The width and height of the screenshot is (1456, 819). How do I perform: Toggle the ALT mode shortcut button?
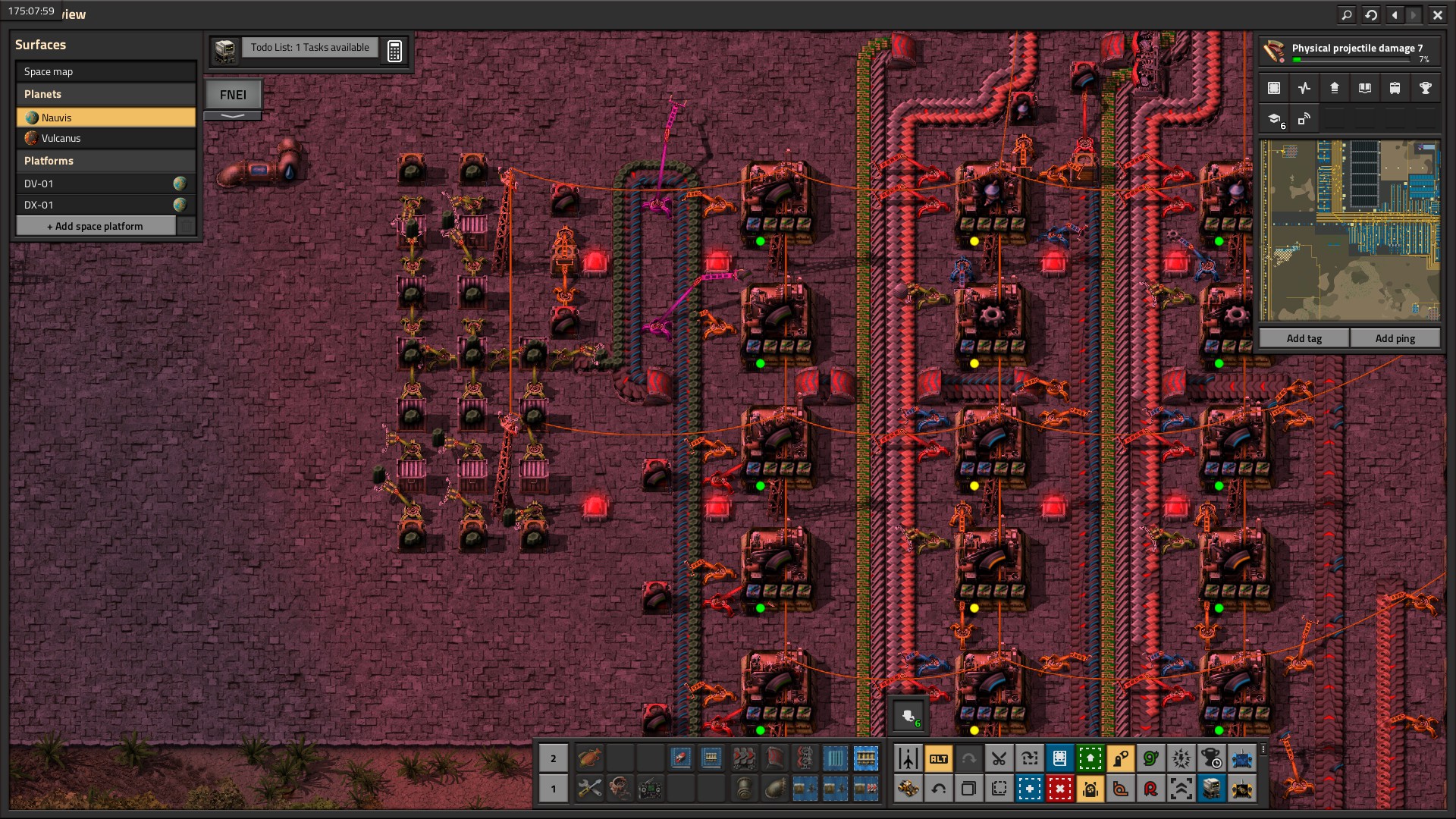(x=938, y=758)
